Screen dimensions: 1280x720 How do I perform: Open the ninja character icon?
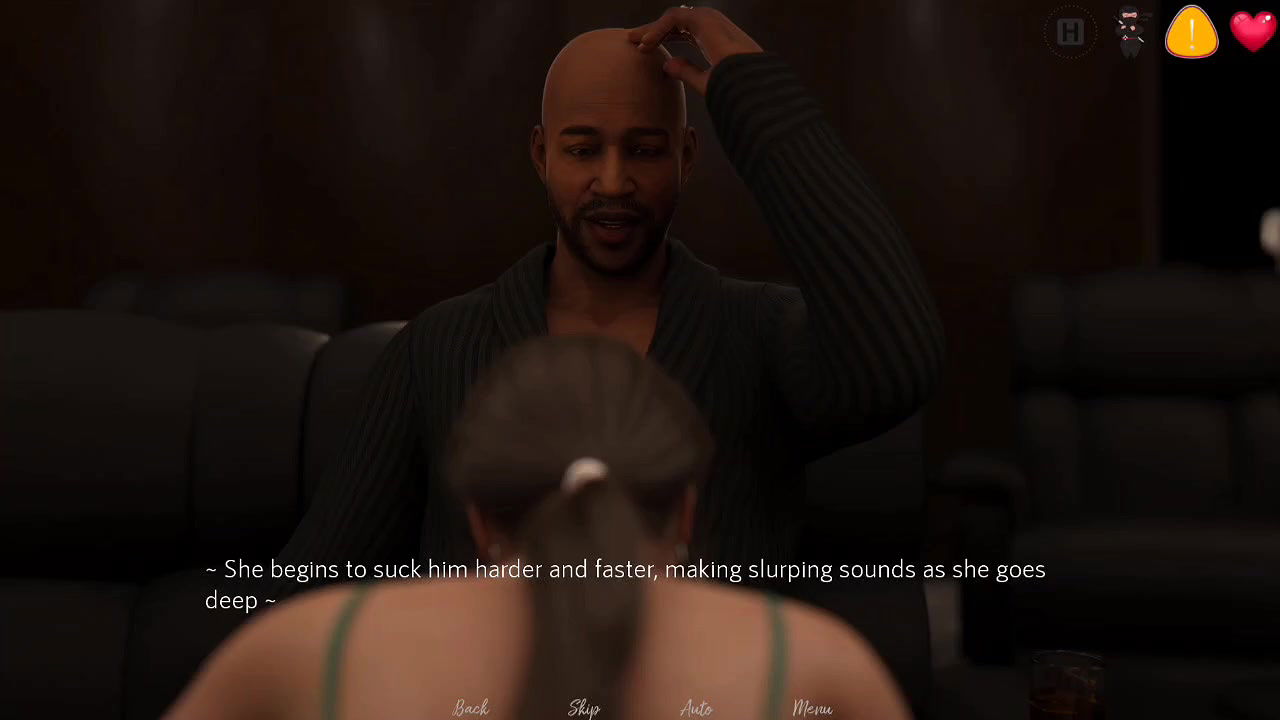click(x=1130, y=32)
